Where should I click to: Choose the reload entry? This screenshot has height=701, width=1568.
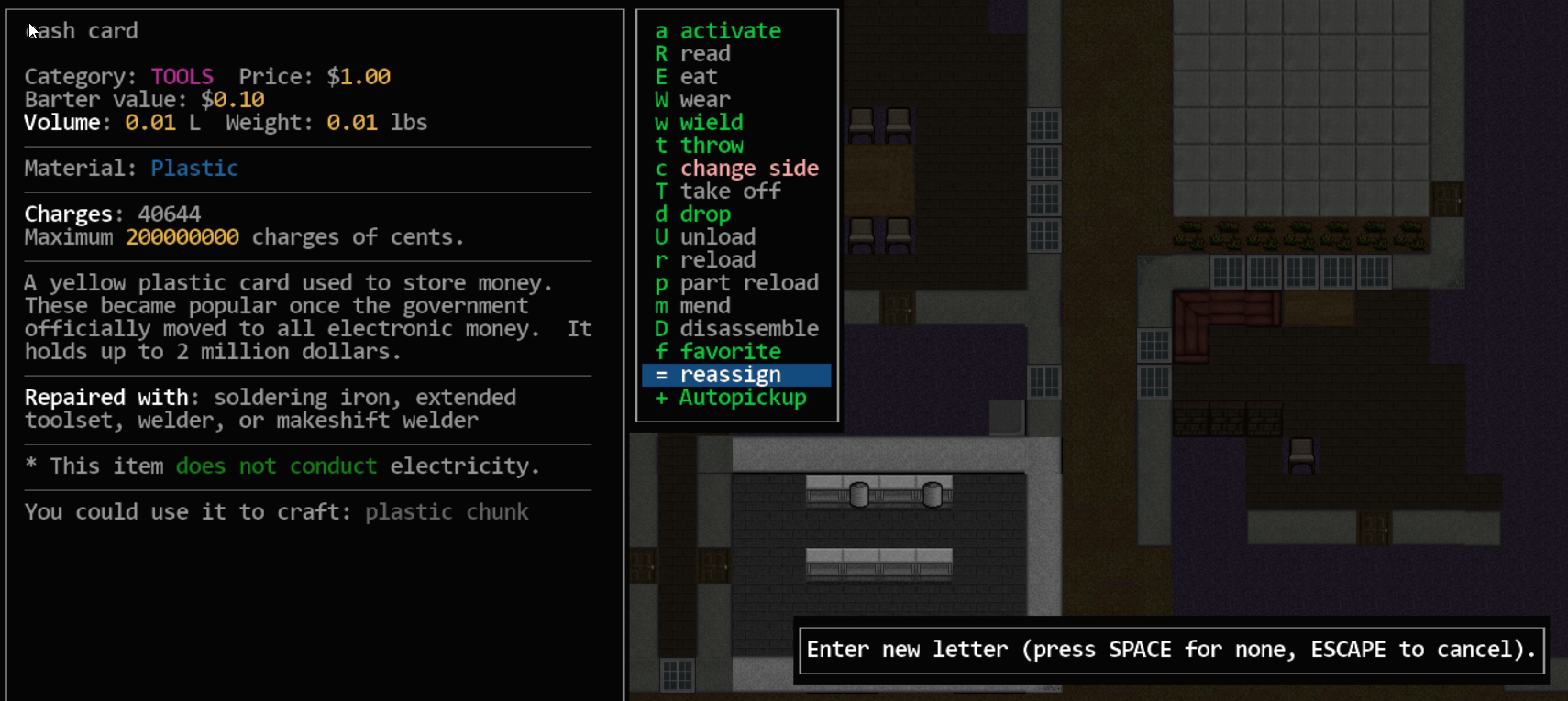717,260
